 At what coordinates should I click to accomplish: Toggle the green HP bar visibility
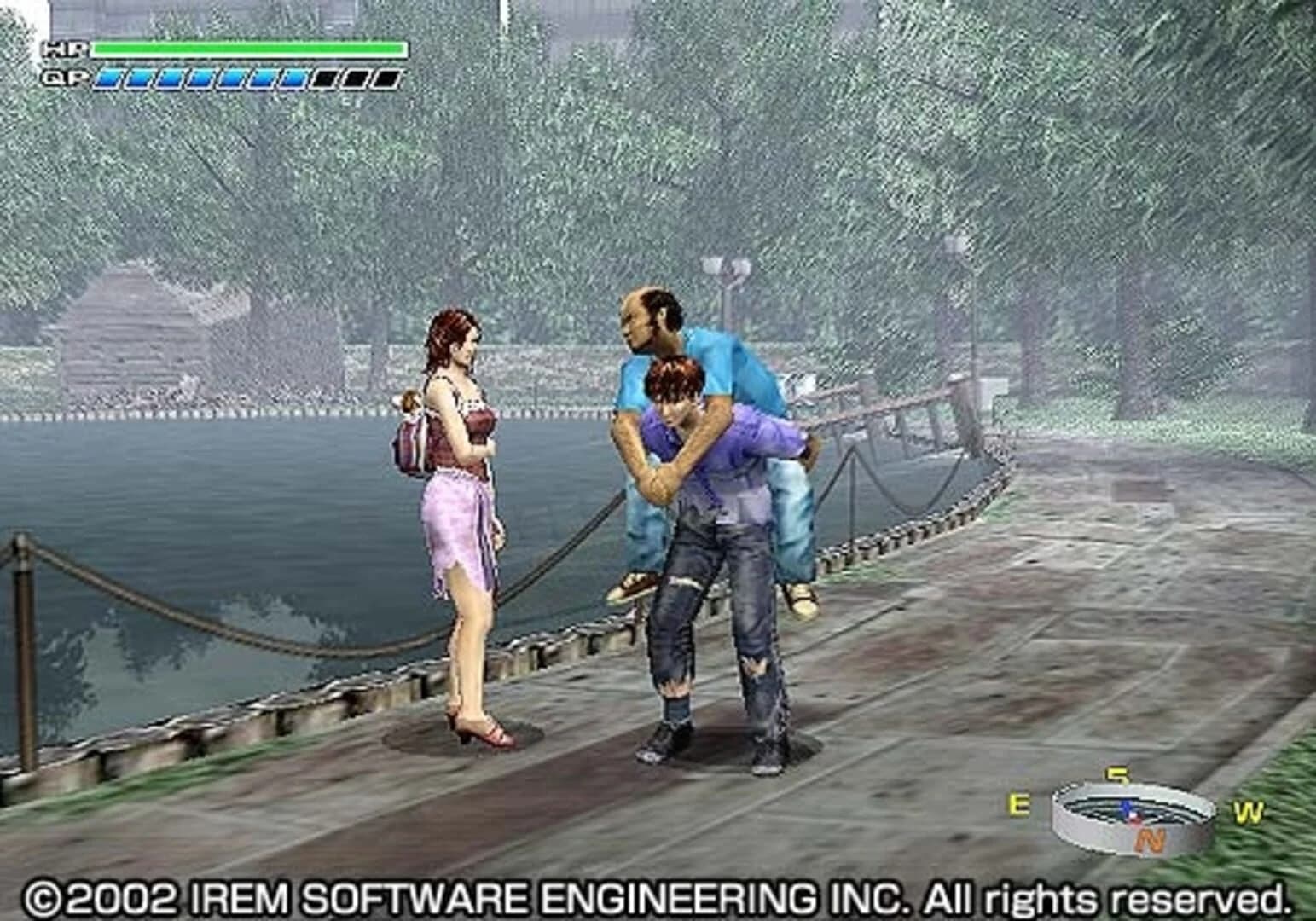[247, 49]
